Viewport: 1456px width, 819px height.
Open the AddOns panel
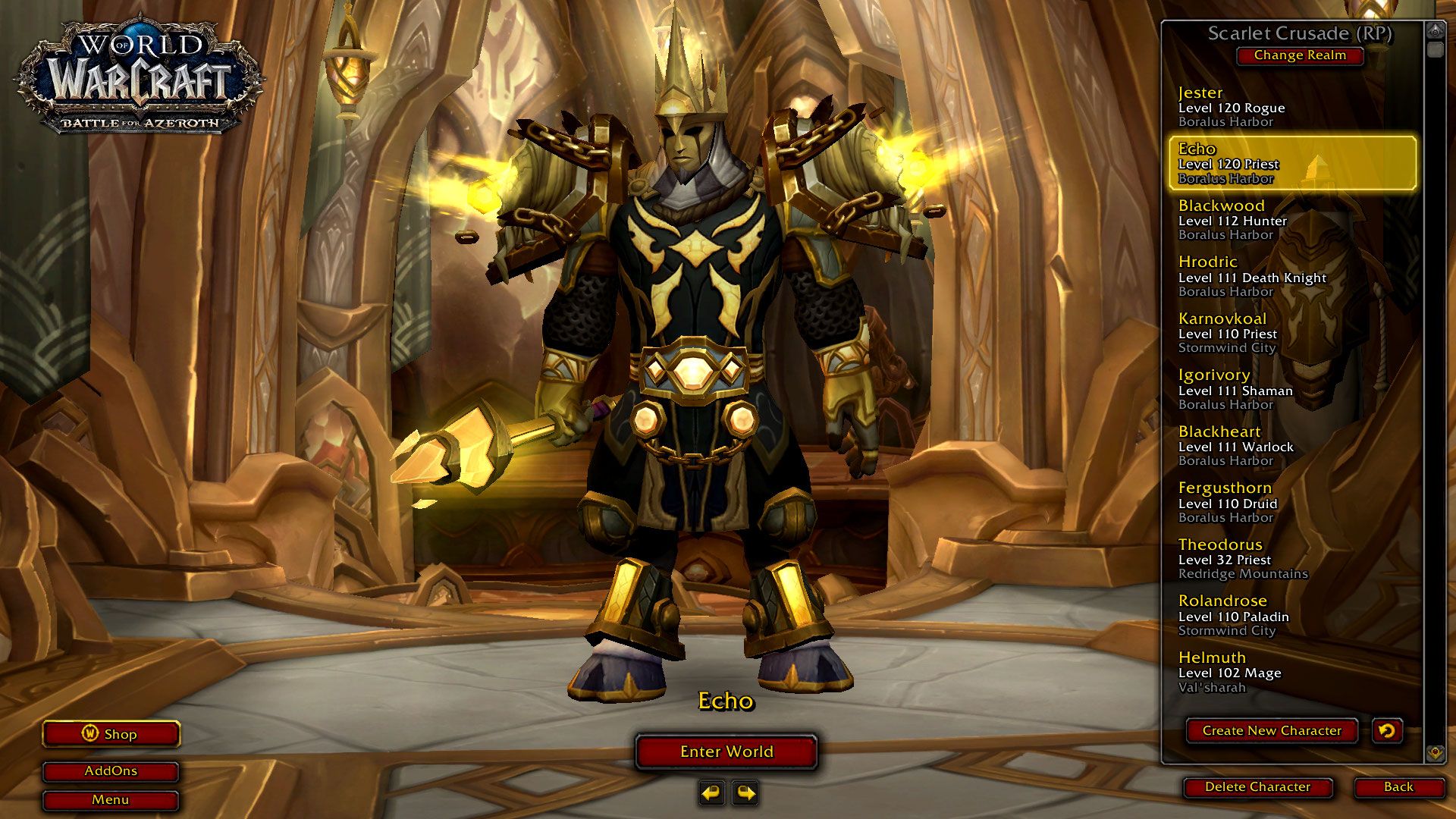click(x=111, y=771)
